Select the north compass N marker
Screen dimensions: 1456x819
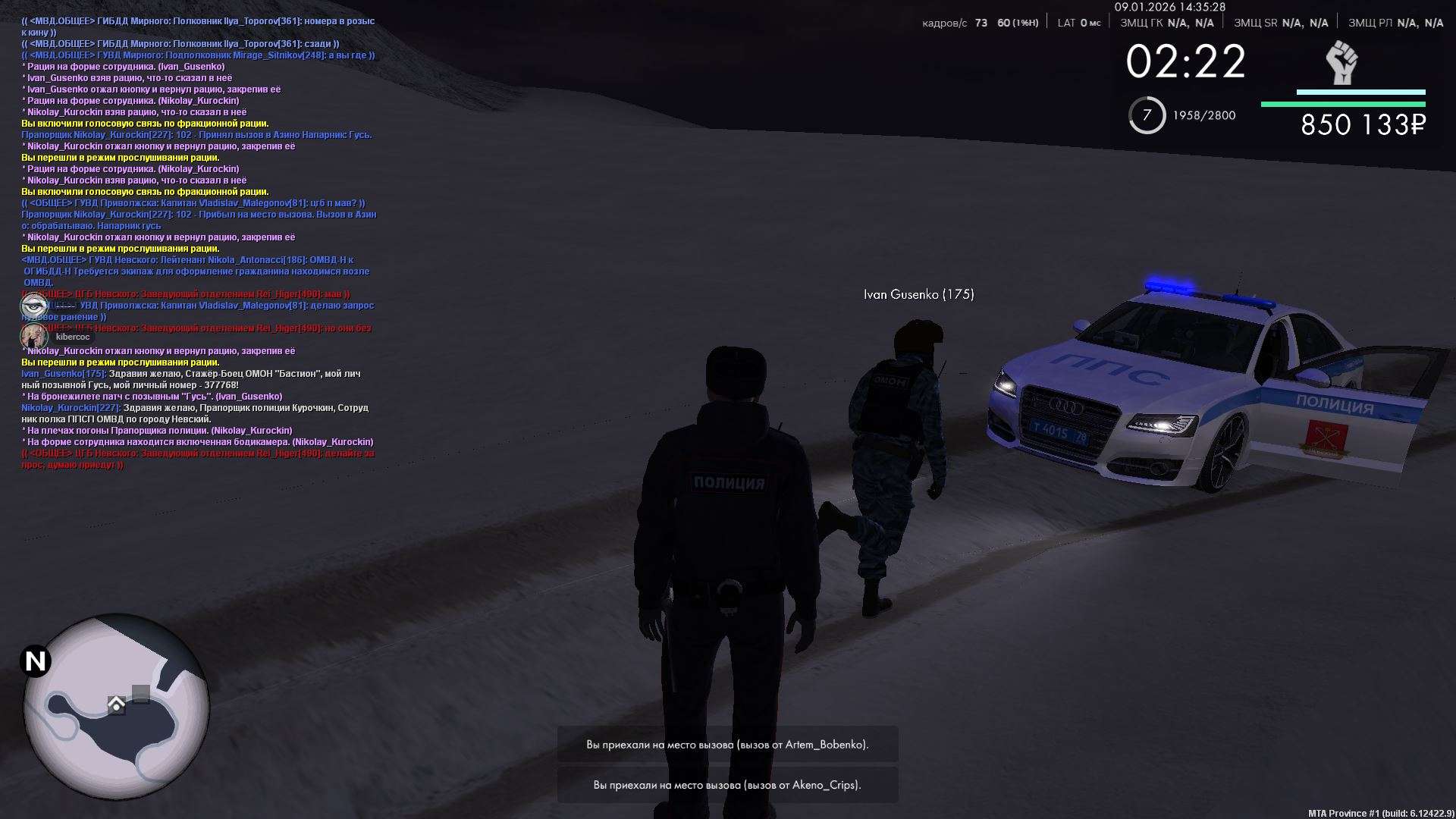(x=35, y=661)
